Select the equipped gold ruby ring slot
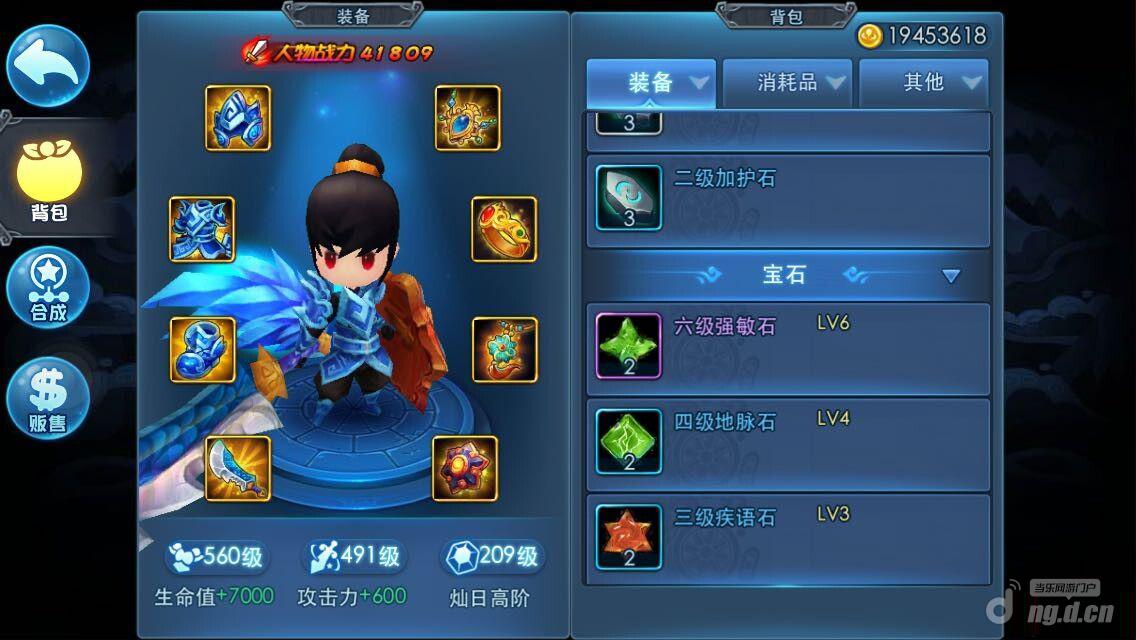 [x=504, y=229]
